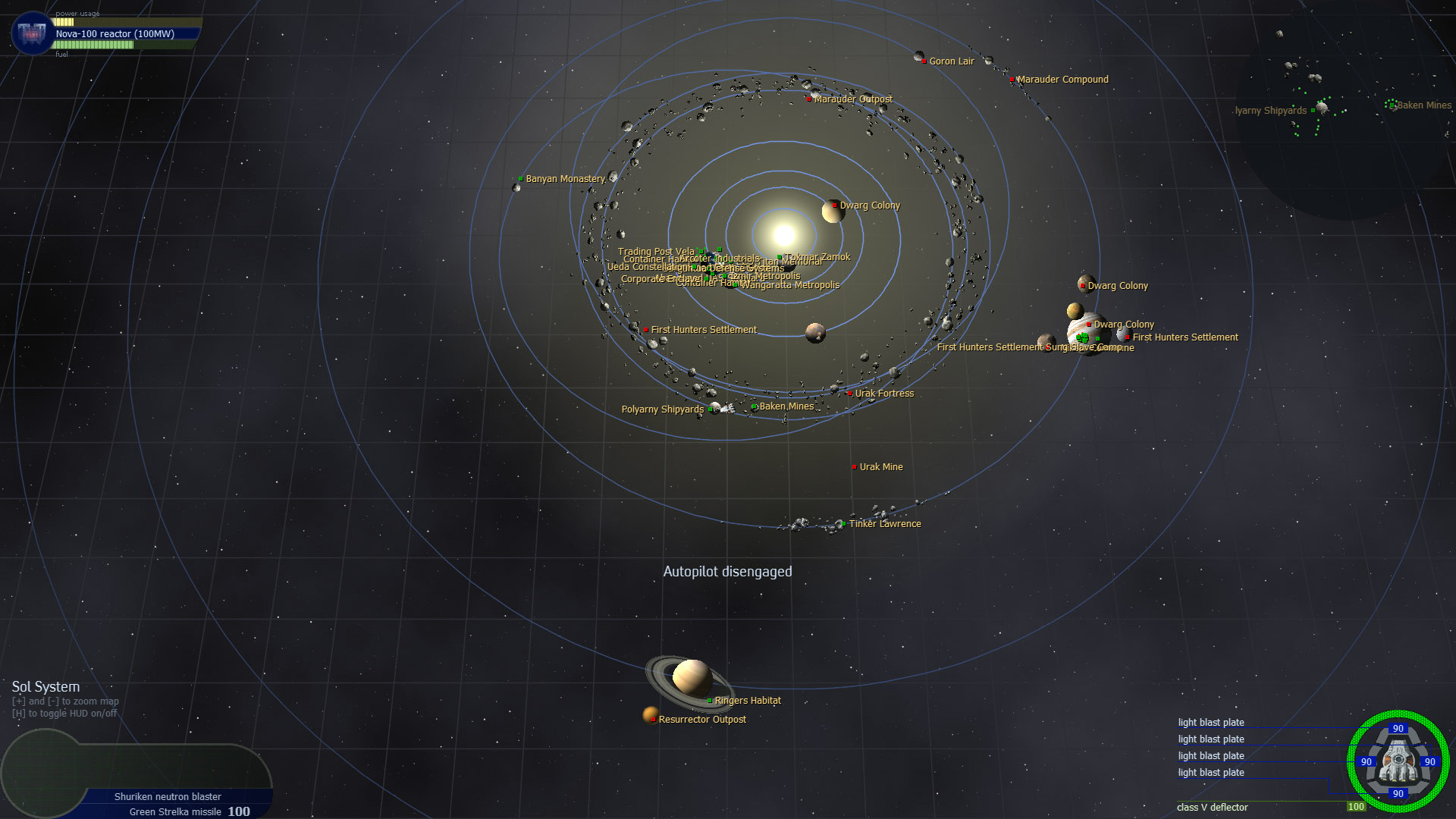The width and height of the screenshot is (1456, 819).
Task: Select the Ringers Habitat marker near Saturn
Action: coord(709,701)
